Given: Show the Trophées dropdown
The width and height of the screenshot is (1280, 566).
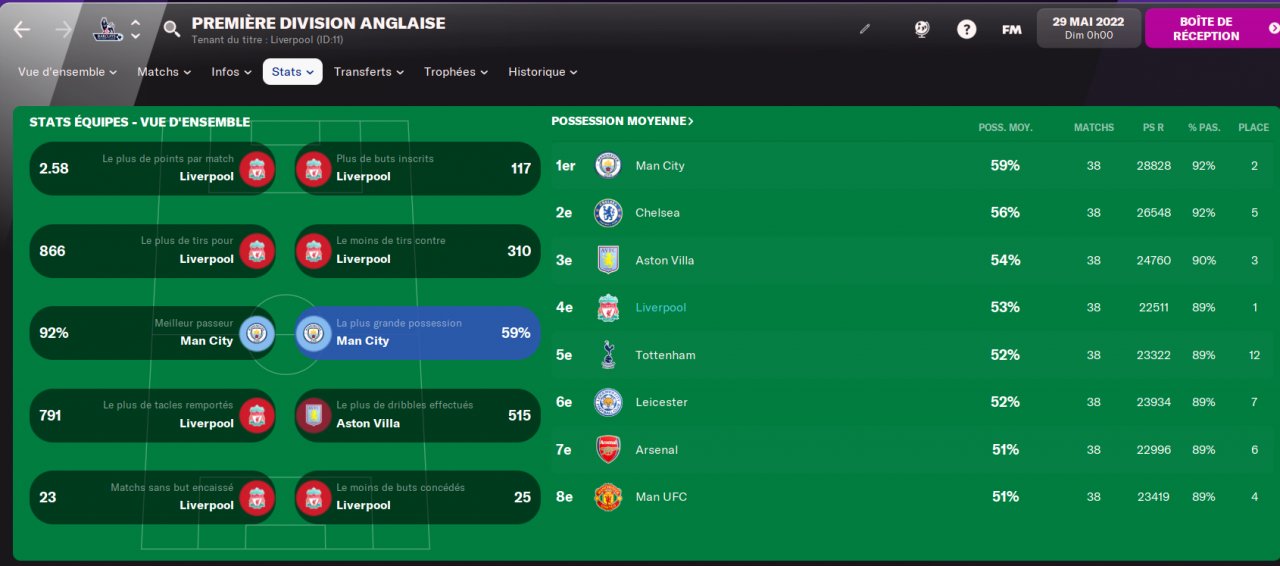Looking at the screenshot, I should [455, 72].
